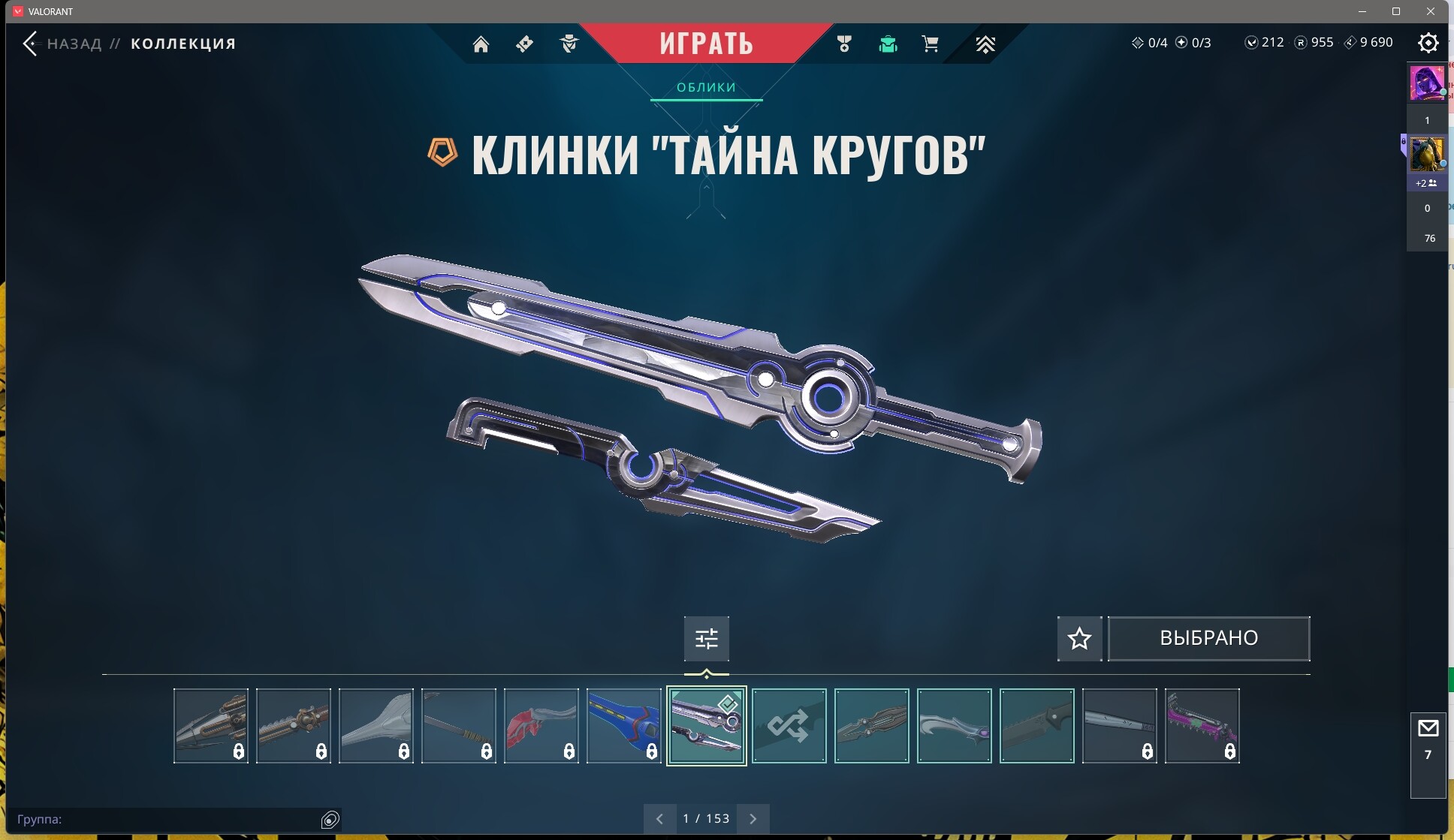1454x840 pixels.
Task: Switch to the ОБЛИКИ tab
Action: tap(706, 87)
